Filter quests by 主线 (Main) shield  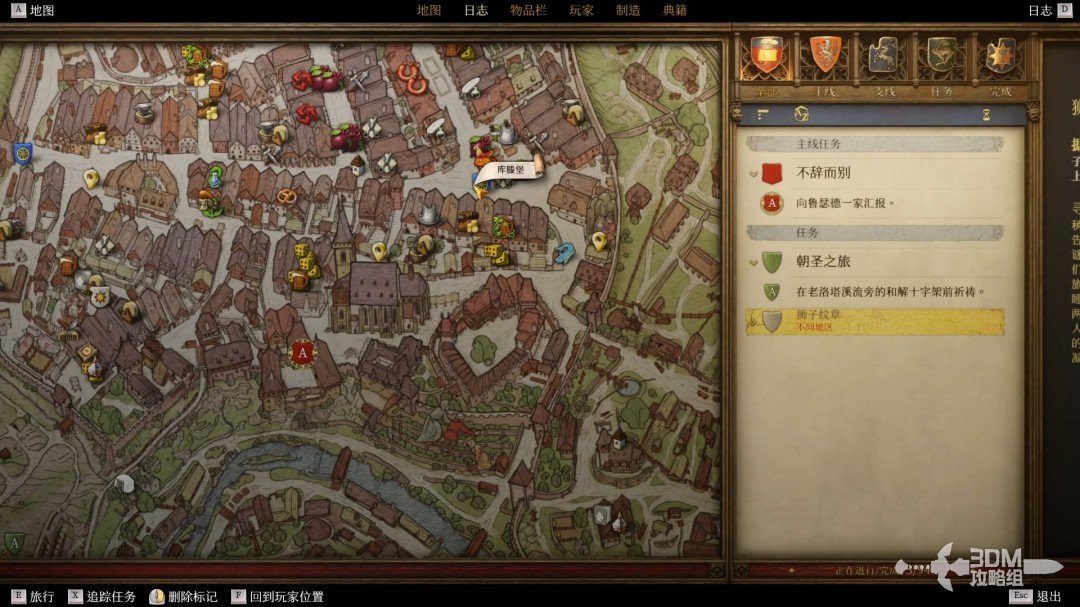coord(825,56)
